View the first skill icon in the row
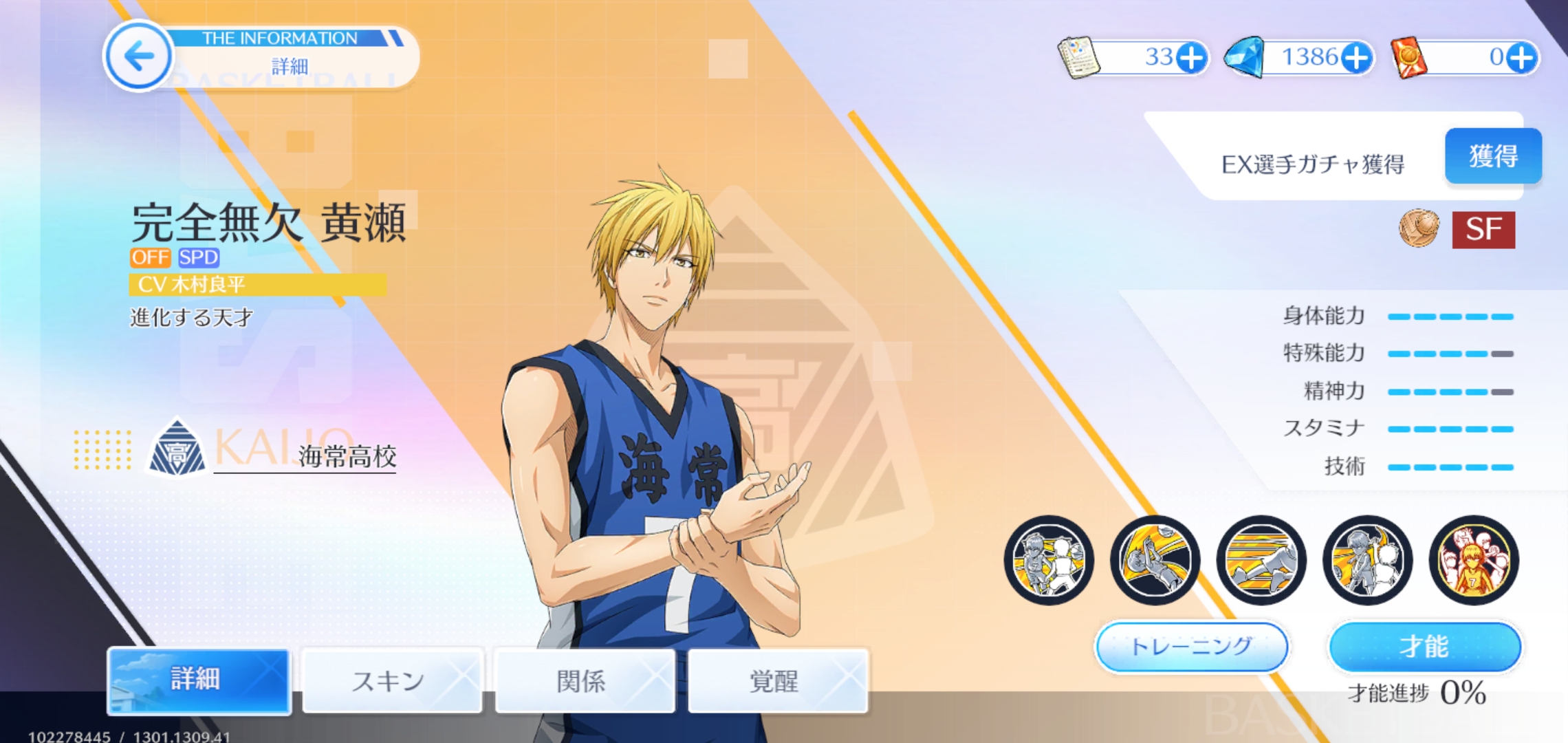 point(1049,560)
